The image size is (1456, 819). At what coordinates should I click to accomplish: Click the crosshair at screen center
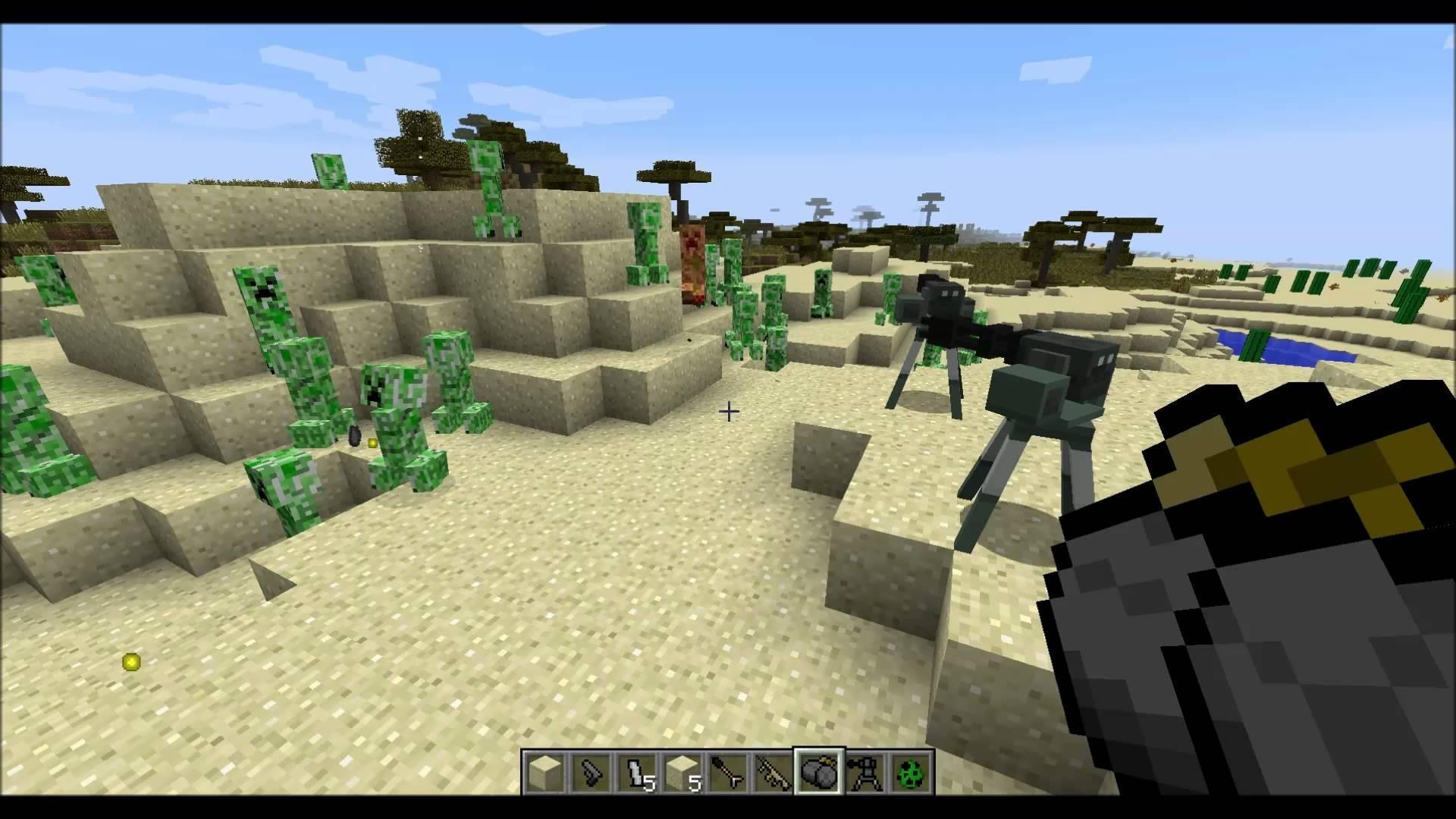[x=728, y=412]
